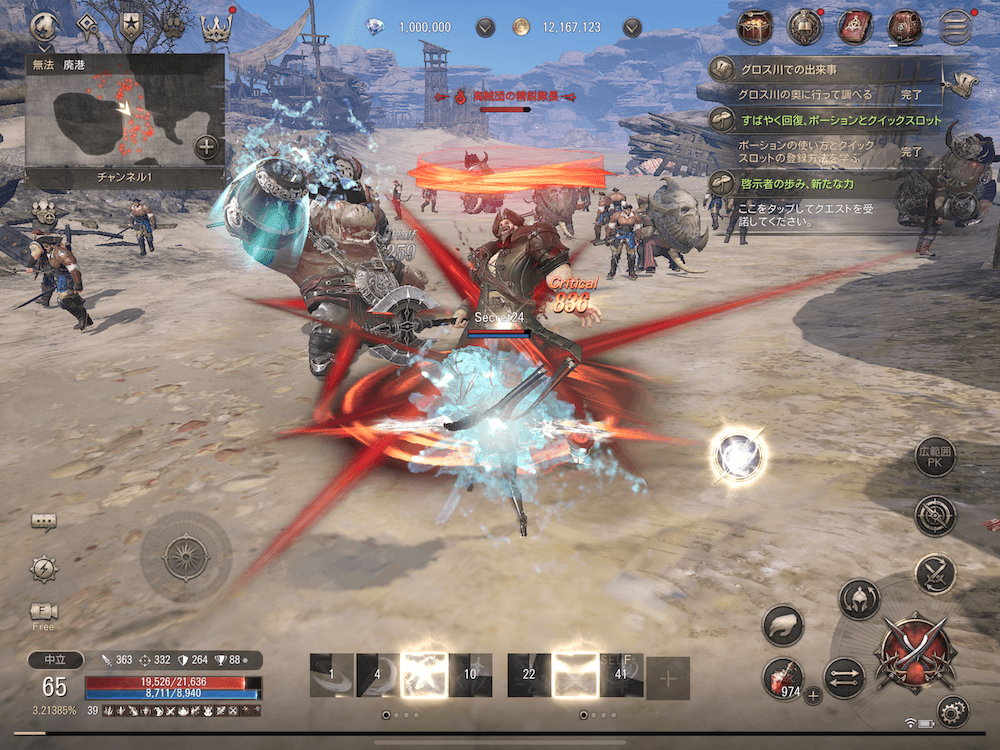Open the チャンネル1 channel selector
Viewport: 1000px width, 750px height.
127,177
